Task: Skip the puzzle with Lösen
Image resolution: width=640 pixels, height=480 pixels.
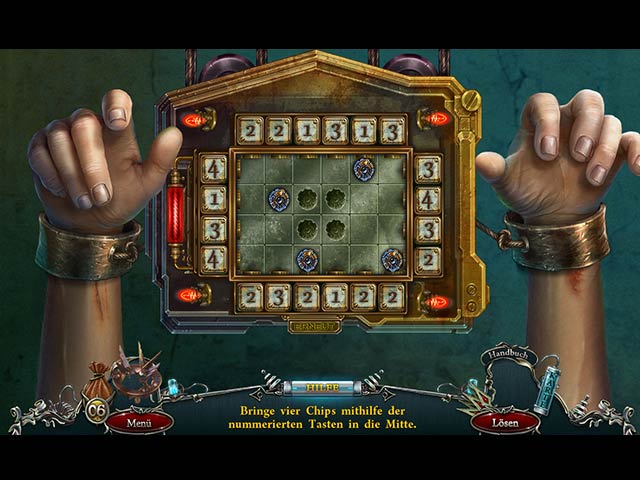Action: click(502, 420)
